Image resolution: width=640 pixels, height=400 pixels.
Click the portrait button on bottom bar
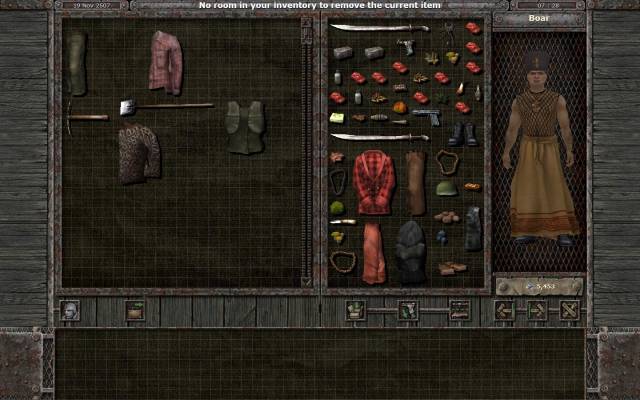coord(69,310)
